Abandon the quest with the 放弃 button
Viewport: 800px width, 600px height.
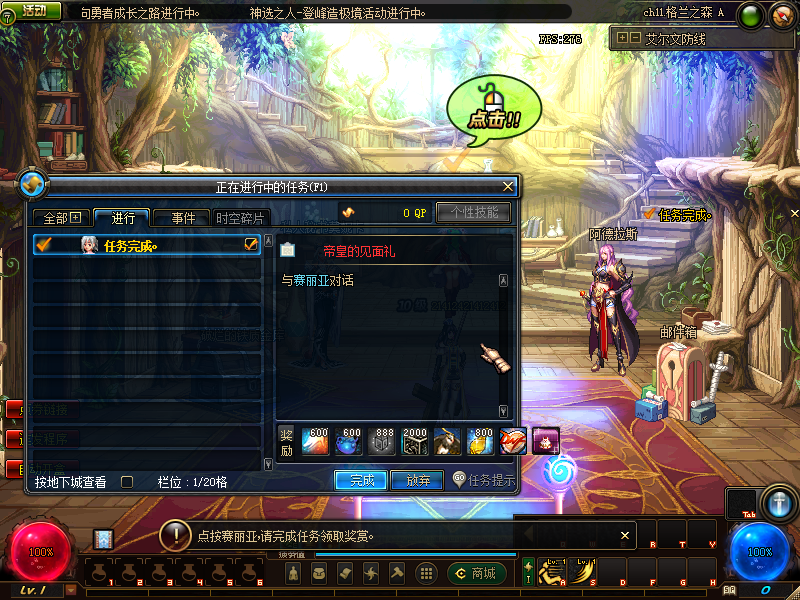click(417, 480)
